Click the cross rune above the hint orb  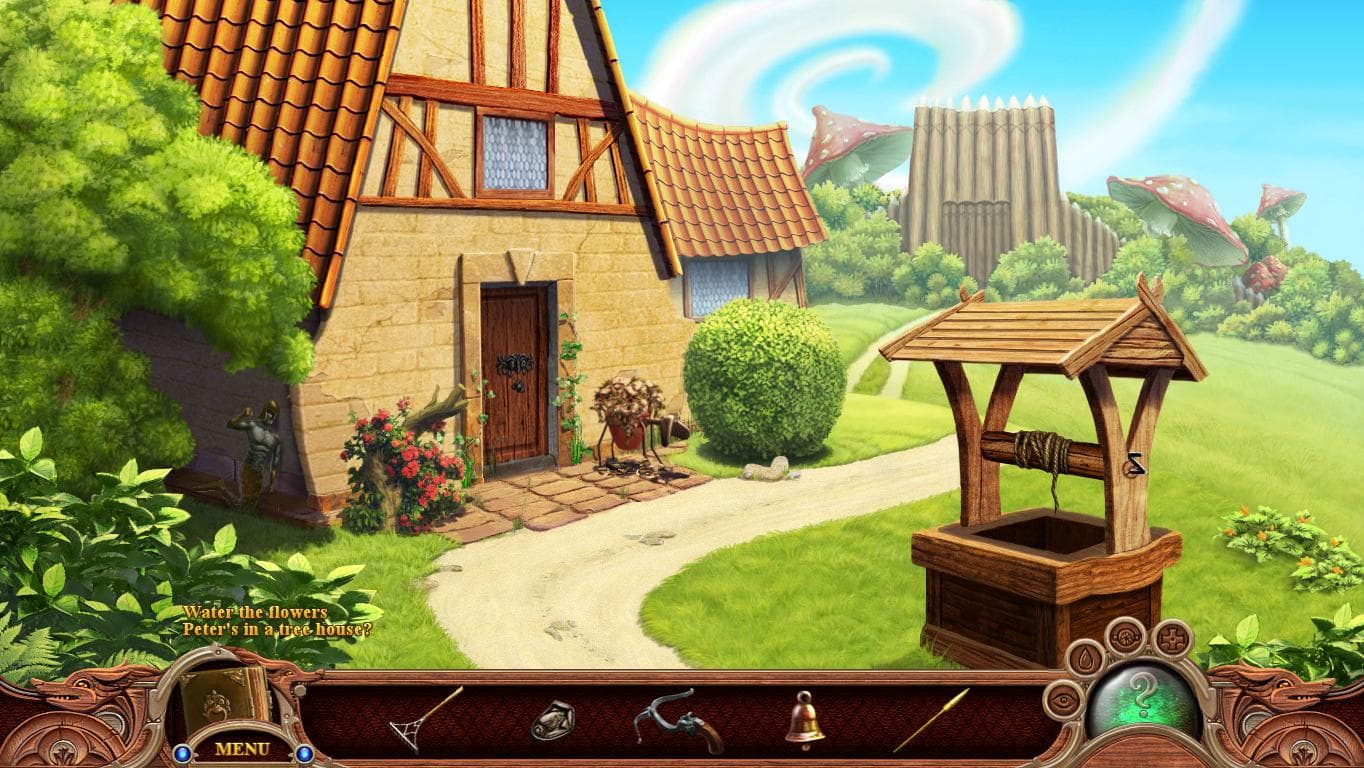(1173, 638)
